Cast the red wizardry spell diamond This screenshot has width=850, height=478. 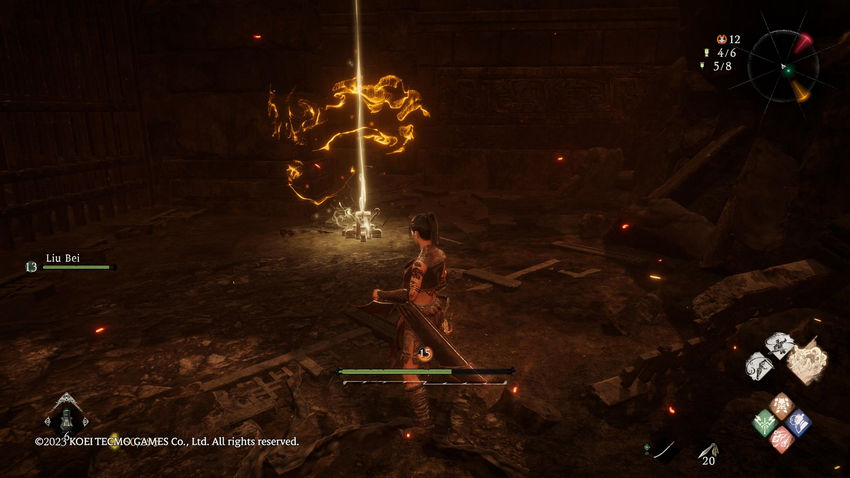click(x=781, y=439)
